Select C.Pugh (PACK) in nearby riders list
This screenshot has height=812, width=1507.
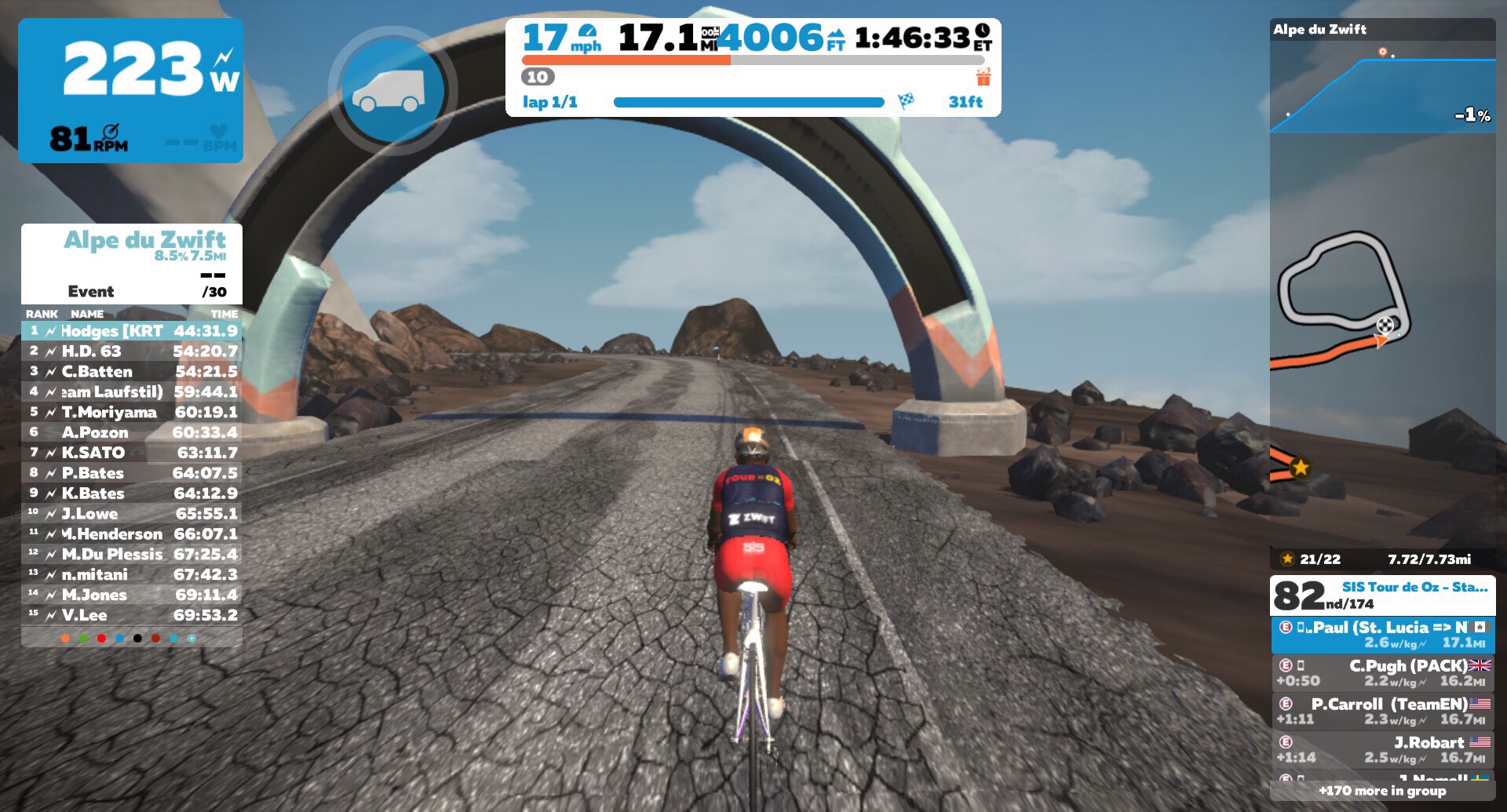pyautogui.click(x=1382, y=672)
